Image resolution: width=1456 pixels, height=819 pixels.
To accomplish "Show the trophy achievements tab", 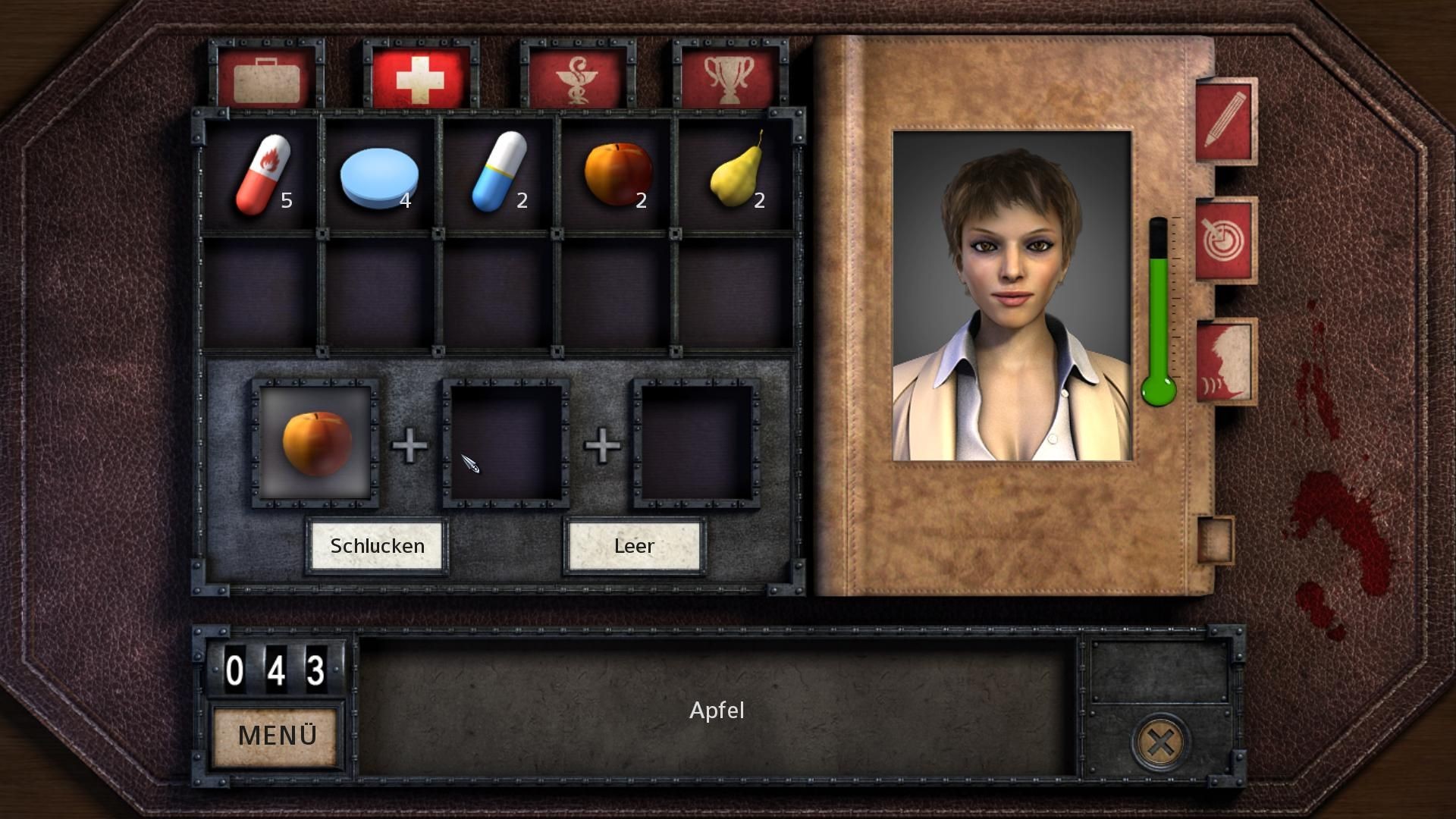I will point(730,77).
